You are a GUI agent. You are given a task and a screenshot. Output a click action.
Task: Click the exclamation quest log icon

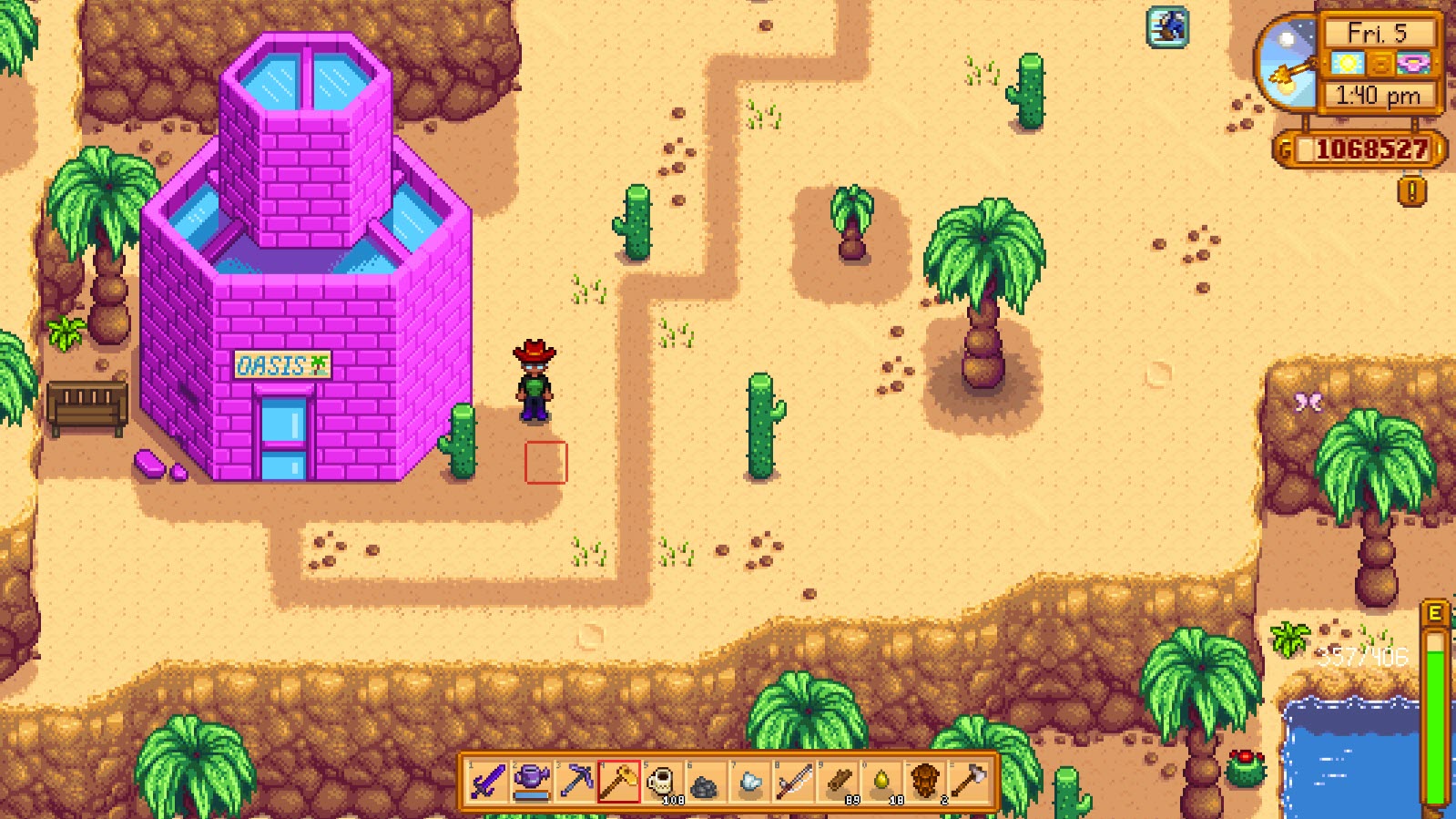(1410, 189)
